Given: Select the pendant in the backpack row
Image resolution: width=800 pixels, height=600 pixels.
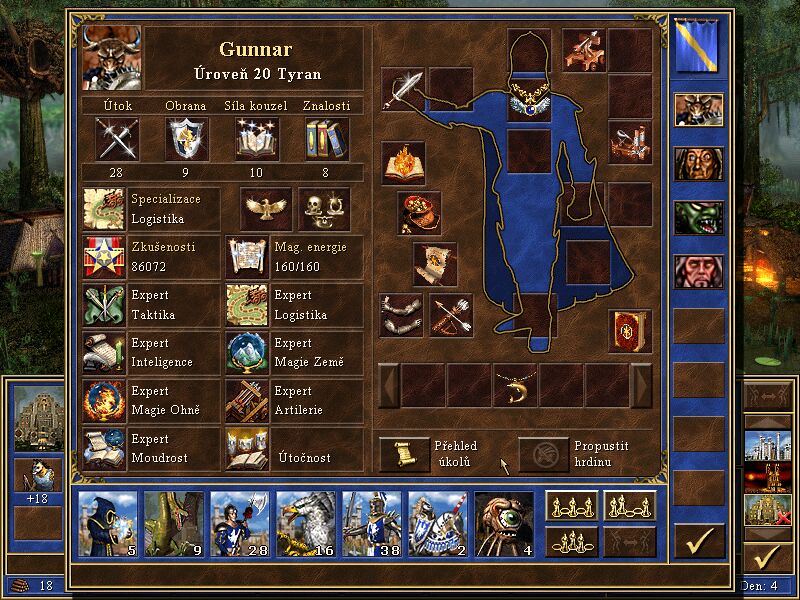Looking at the screenshot, I should pos(516,384).
